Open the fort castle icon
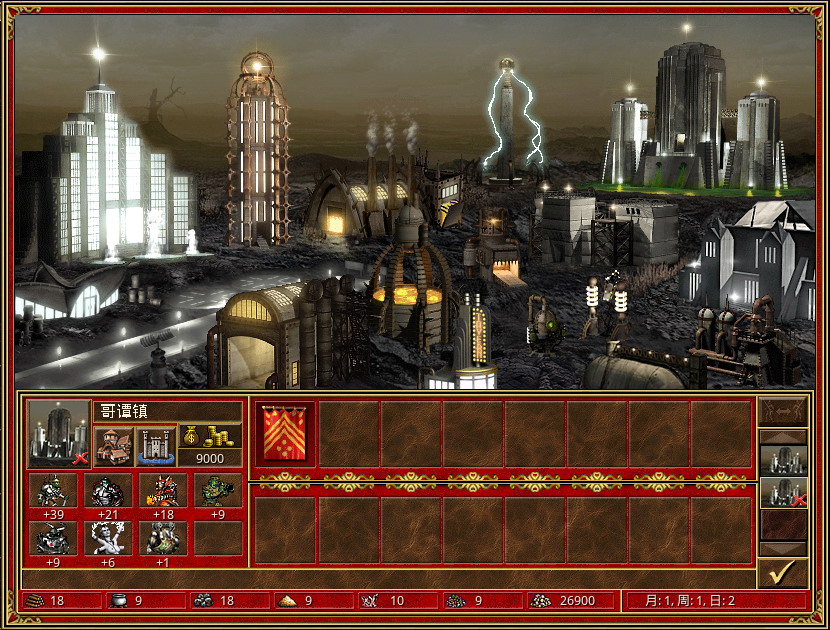Screen dimensions: 830x630 point(155,446)
